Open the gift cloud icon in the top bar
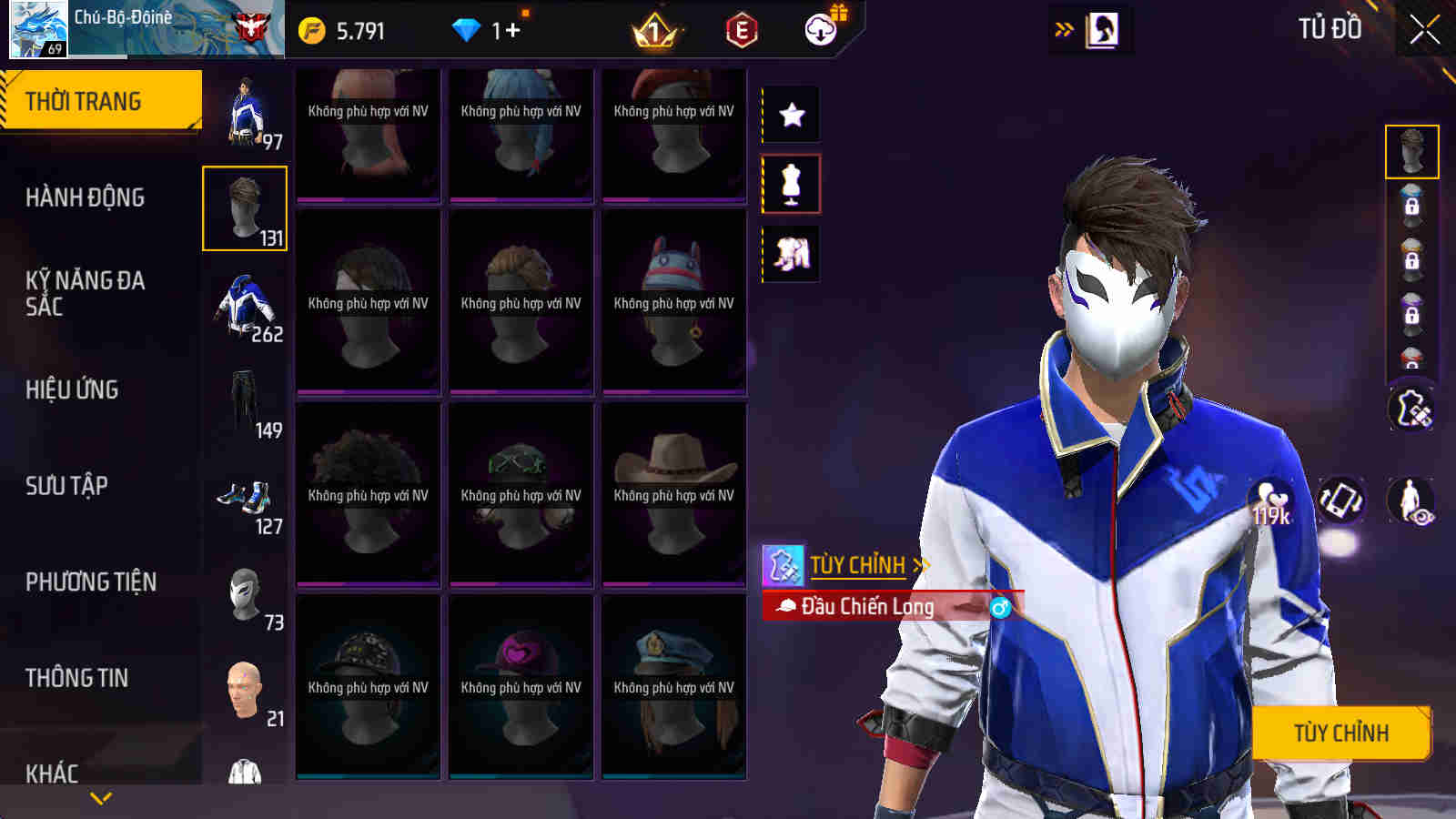This screenshot has height=819, width=1456. [821, 30]
